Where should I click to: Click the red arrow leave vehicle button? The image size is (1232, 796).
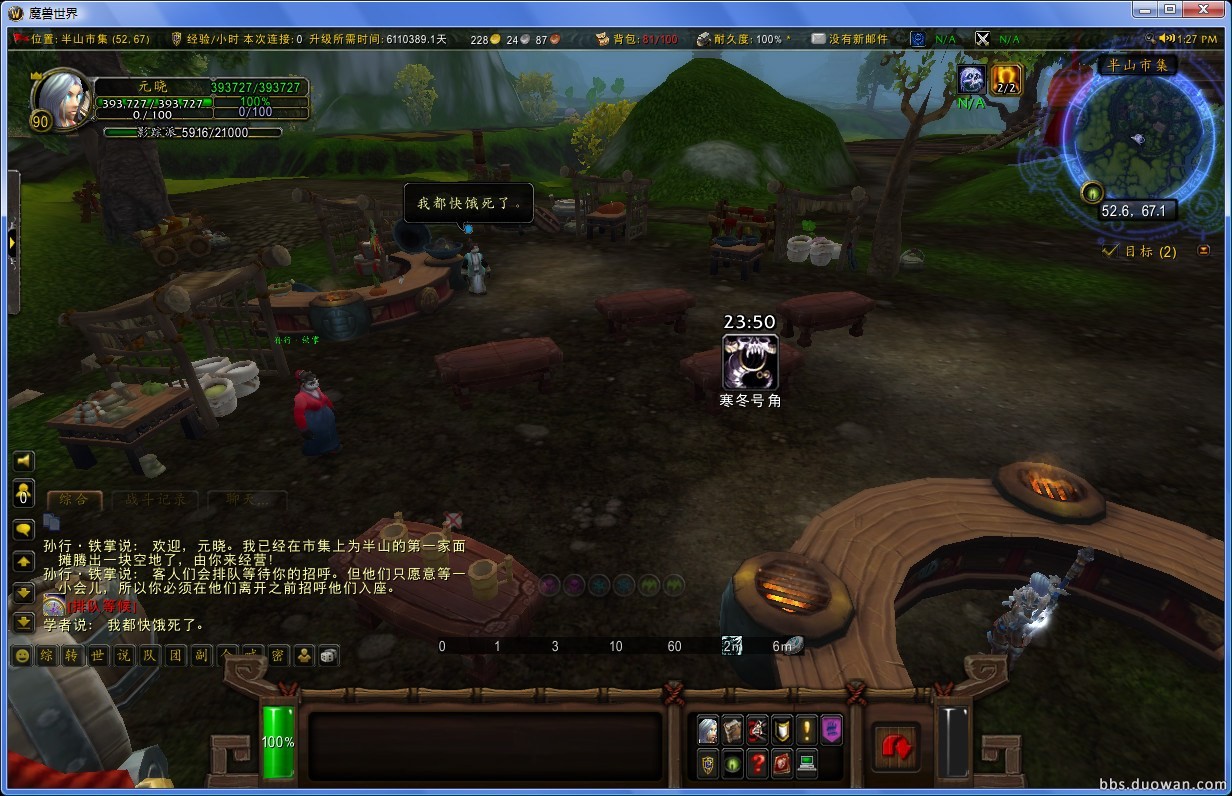pyautogui.click(x=896, y=746)
